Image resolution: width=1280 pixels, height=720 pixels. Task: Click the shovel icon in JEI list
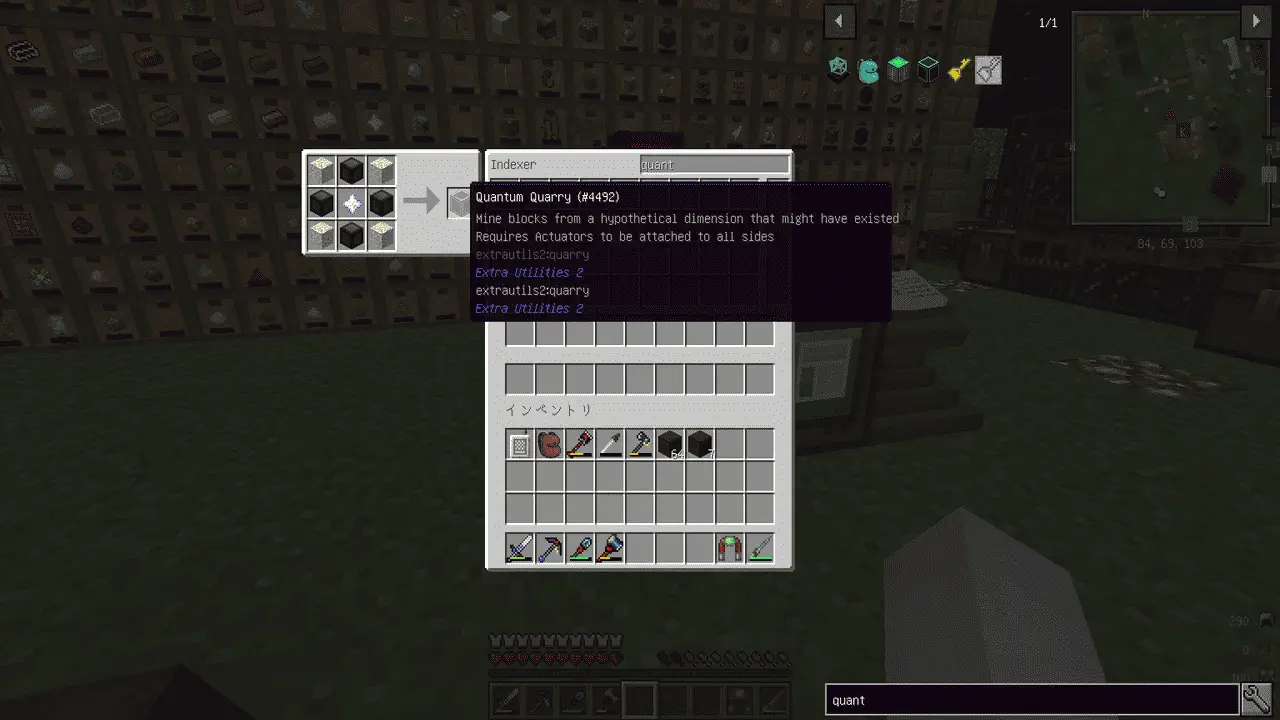(988, 70)
